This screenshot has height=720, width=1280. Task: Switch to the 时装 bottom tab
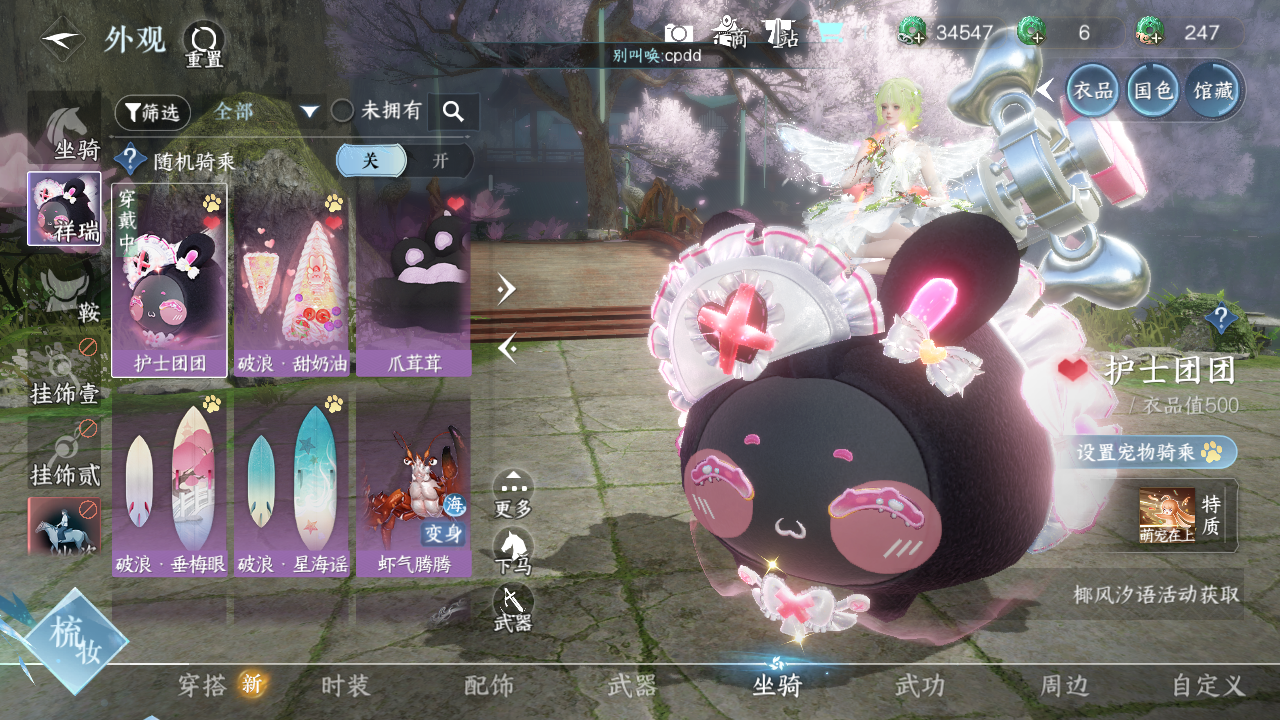tap(345, 685)
